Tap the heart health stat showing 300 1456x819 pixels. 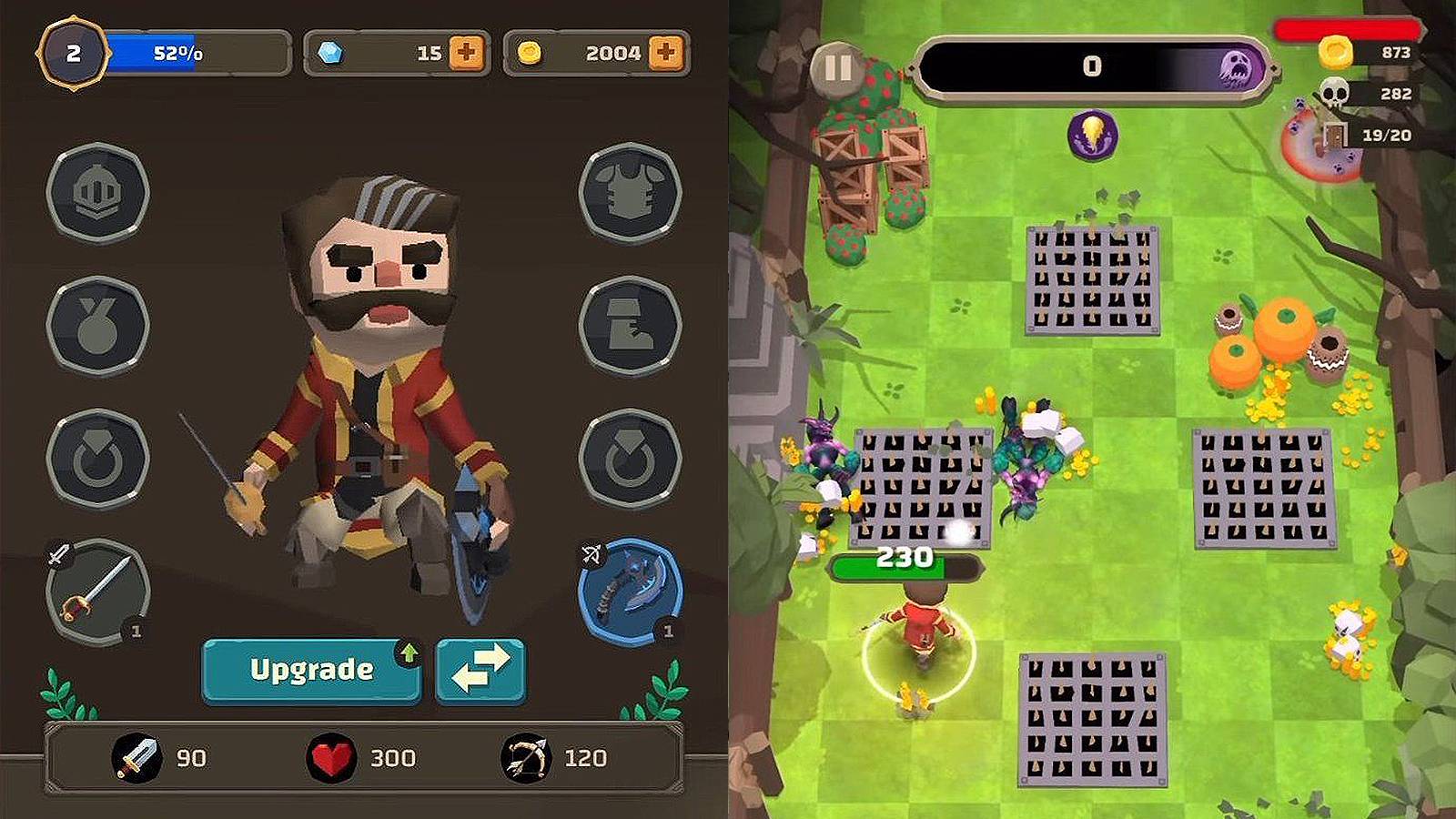[x=363, y=756]
